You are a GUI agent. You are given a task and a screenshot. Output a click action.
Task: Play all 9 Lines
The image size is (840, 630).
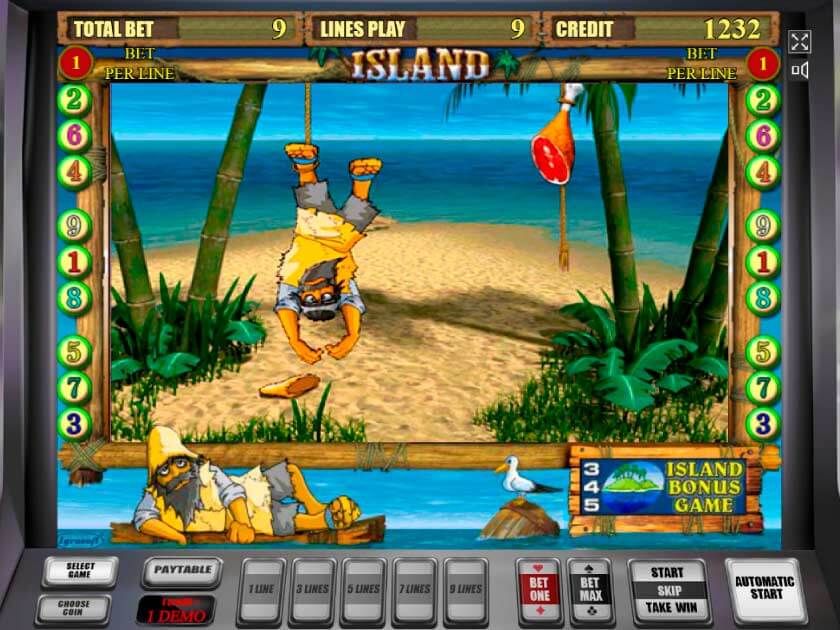(x=466, y=592)
